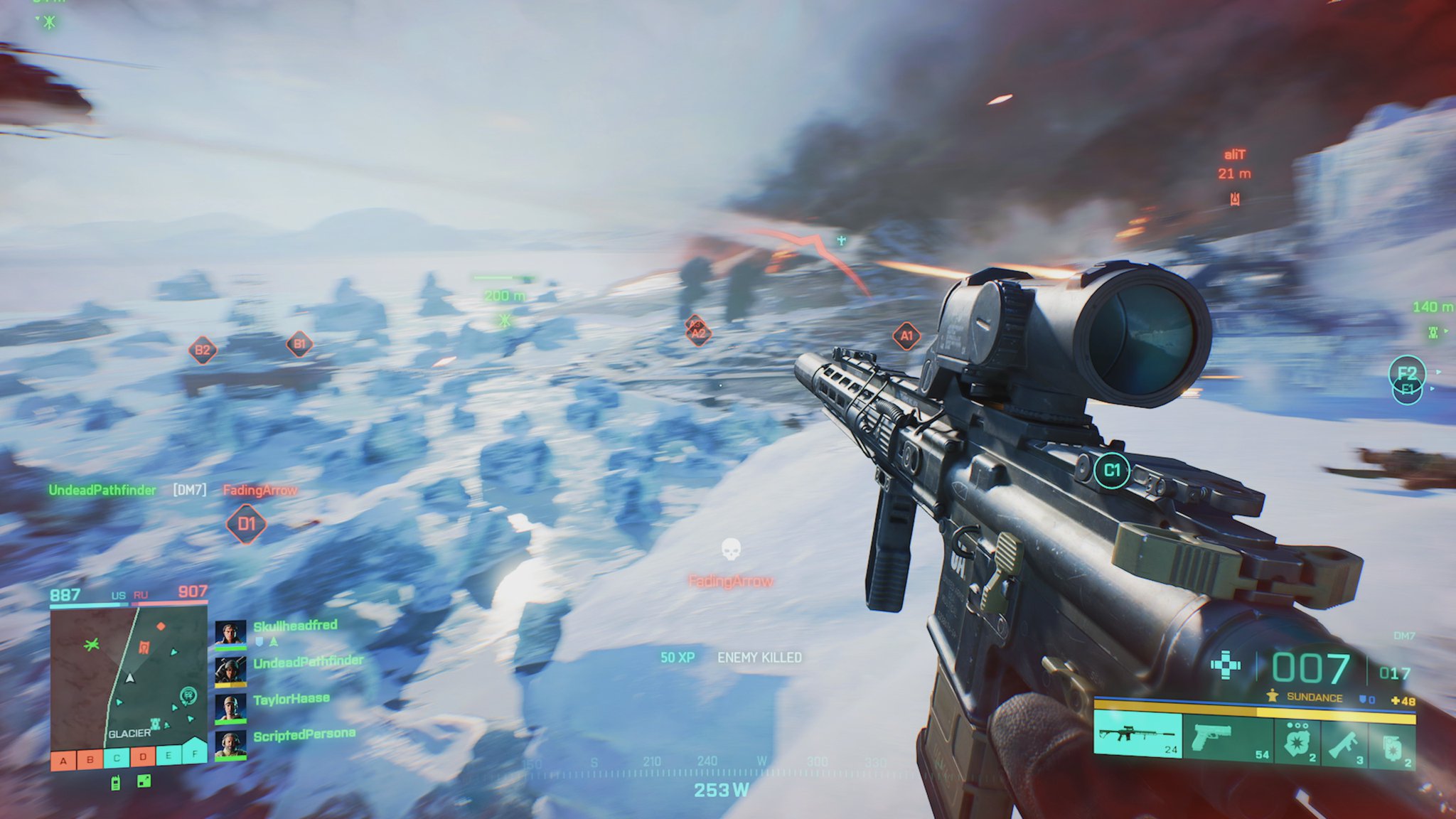
Task: Select the primary rifle weapon slot
Action: [1137, 735]
